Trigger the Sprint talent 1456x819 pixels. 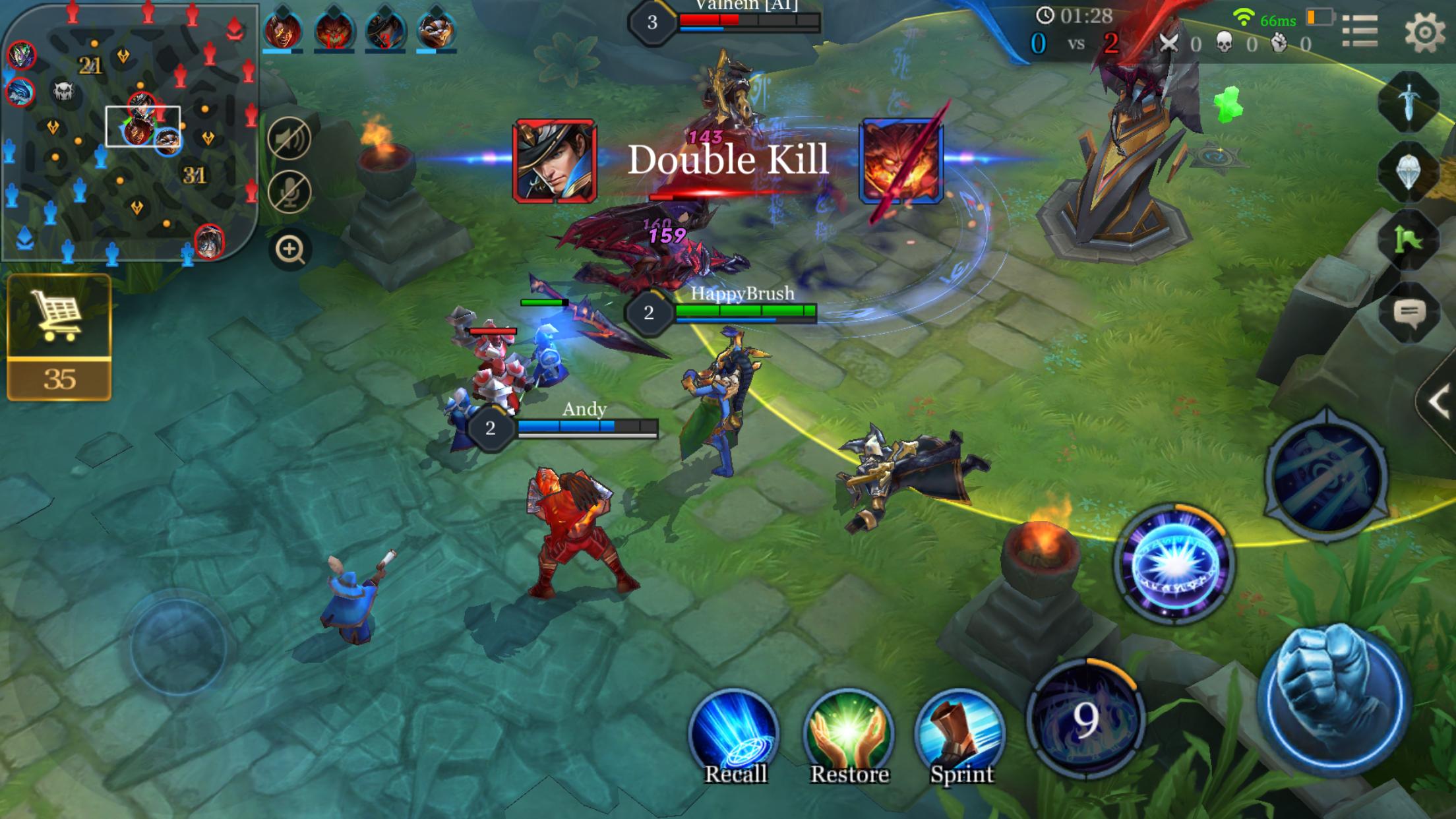[961, 735]
